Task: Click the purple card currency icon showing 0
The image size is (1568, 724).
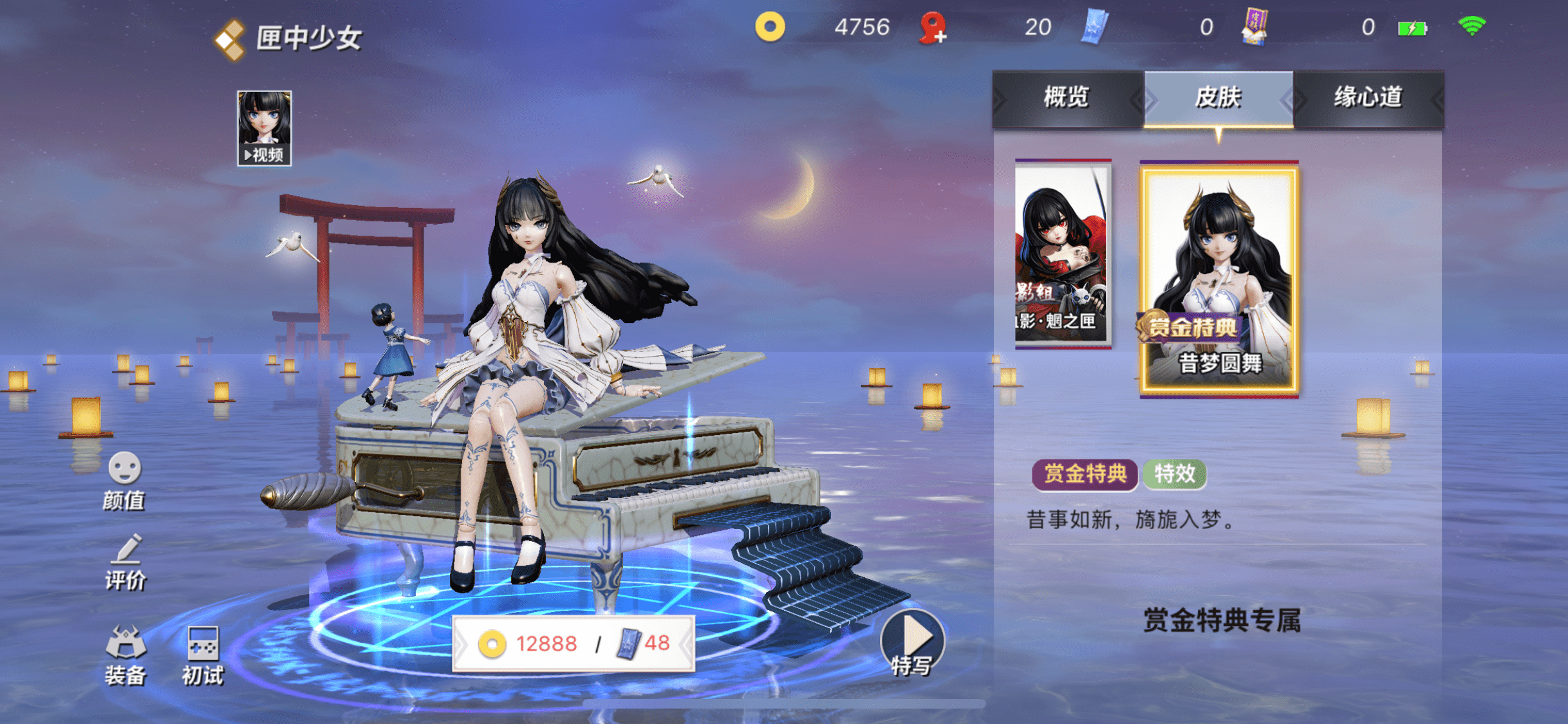Action: tap(1256, 27)
